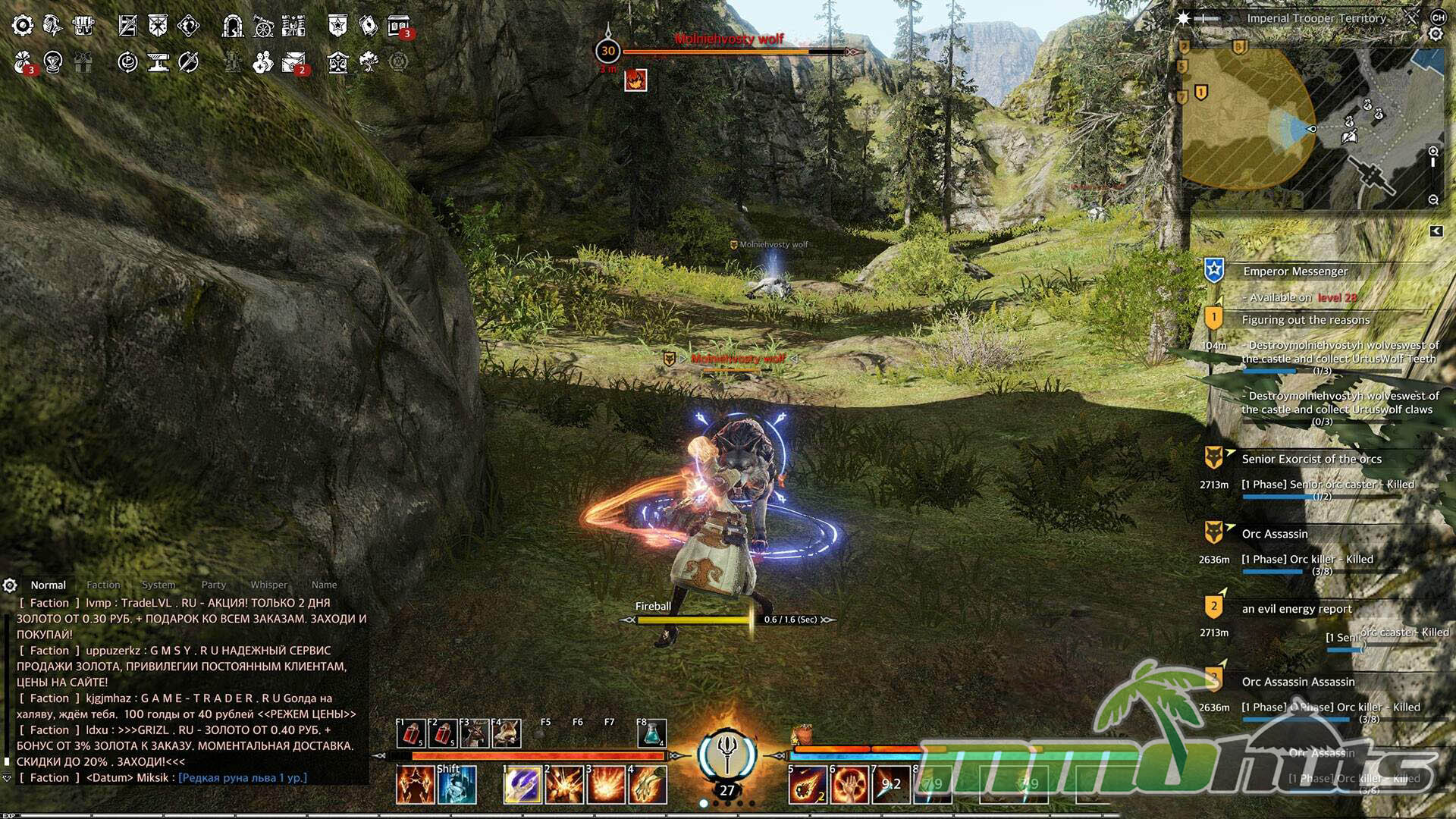The image size is (1456, 819).
Task: Open the gear settings icon at top-left
Action: [x=23, y=26]
